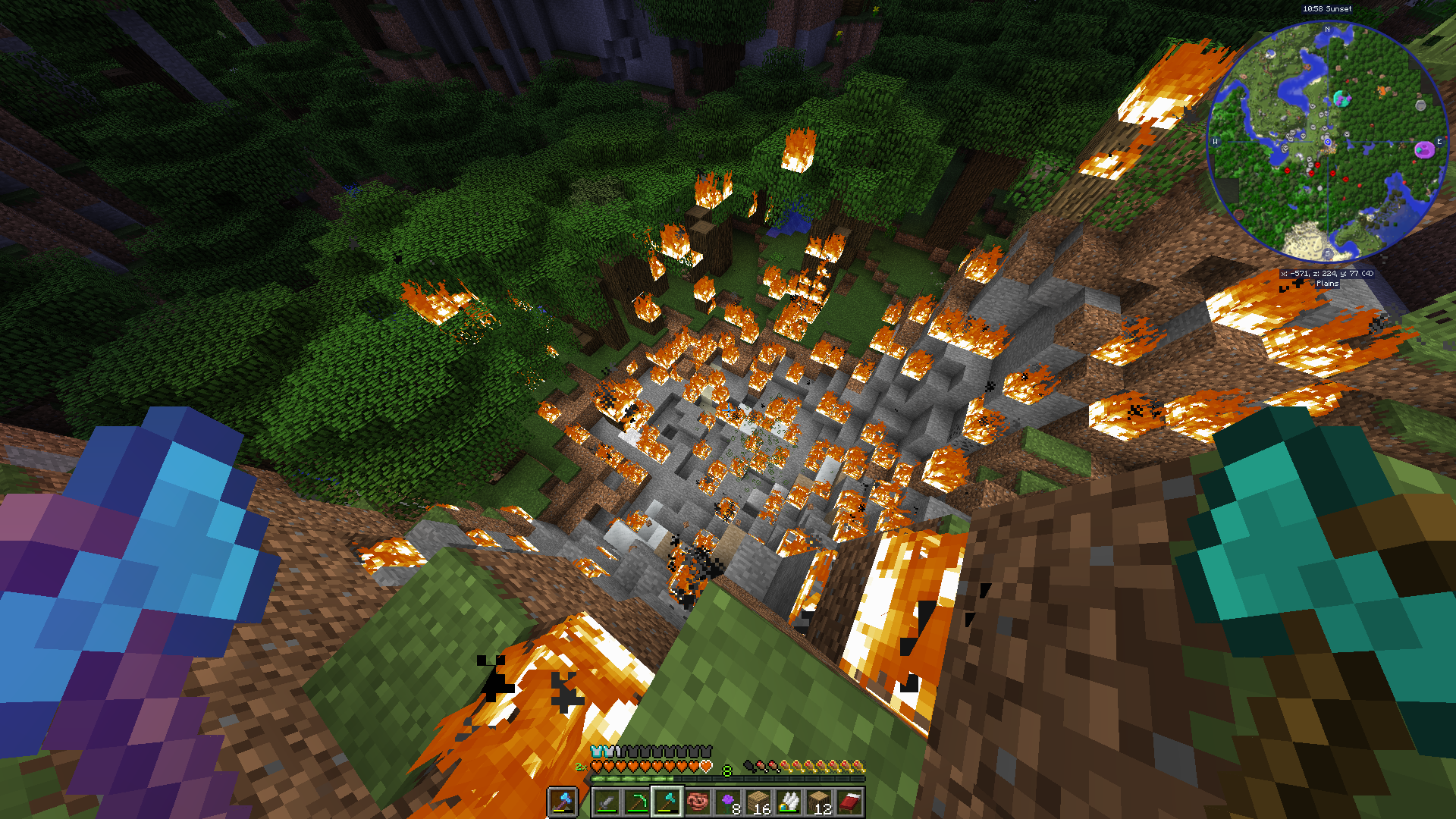Click the Plains biome label

pos(1327,284)
